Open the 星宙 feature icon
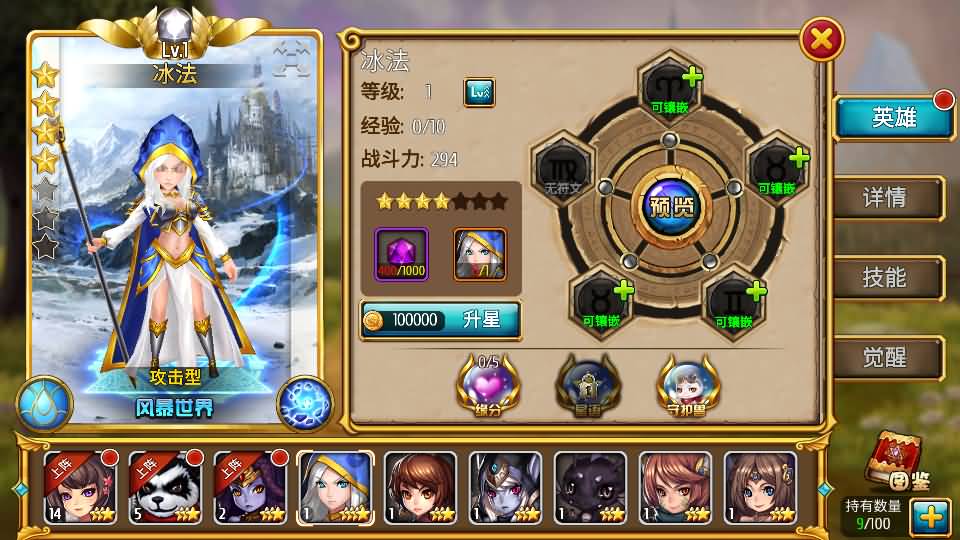The image size is (960, 540). coord(588,384)
